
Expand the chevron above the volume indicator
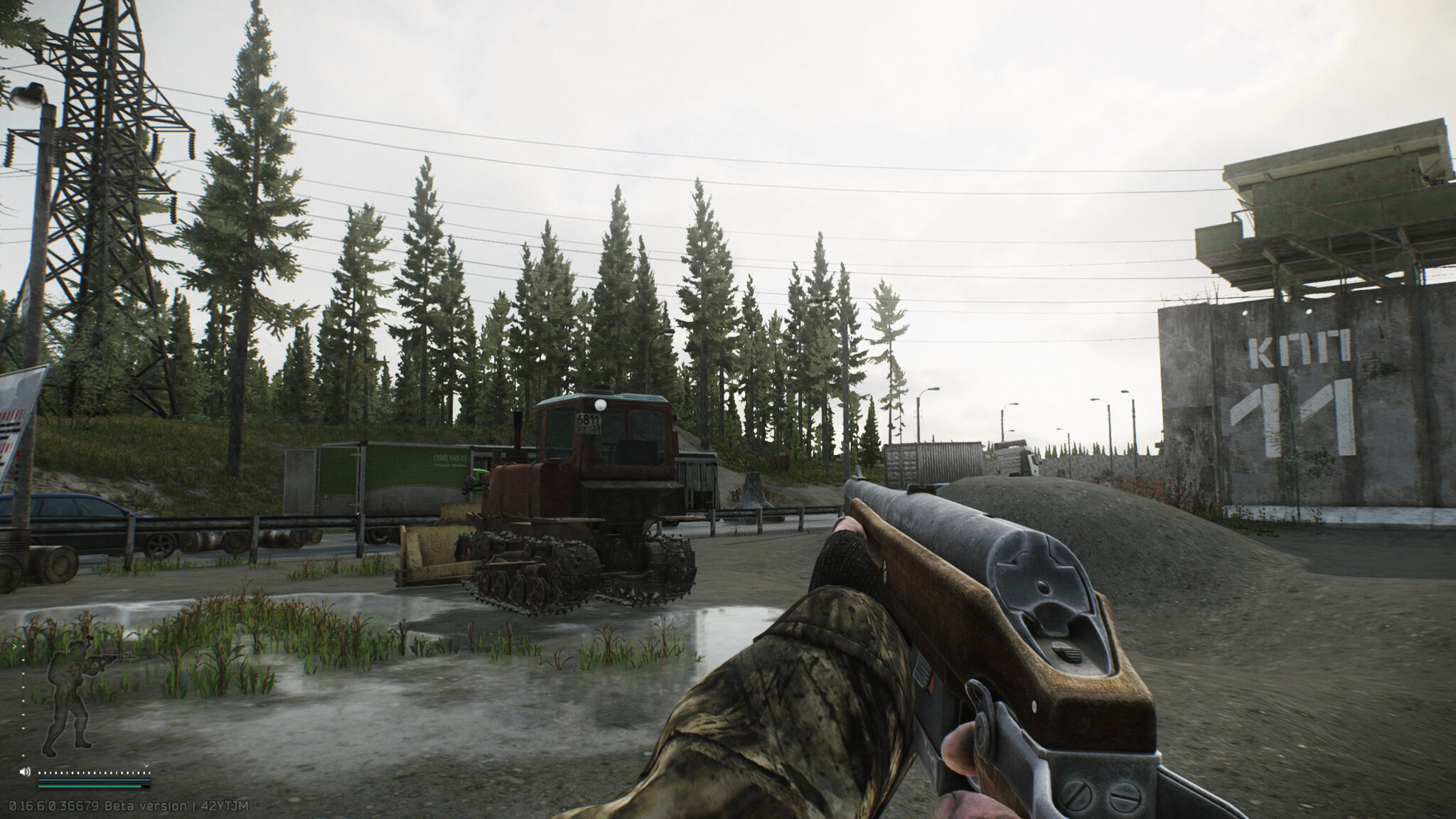click(x=146, y=765)
